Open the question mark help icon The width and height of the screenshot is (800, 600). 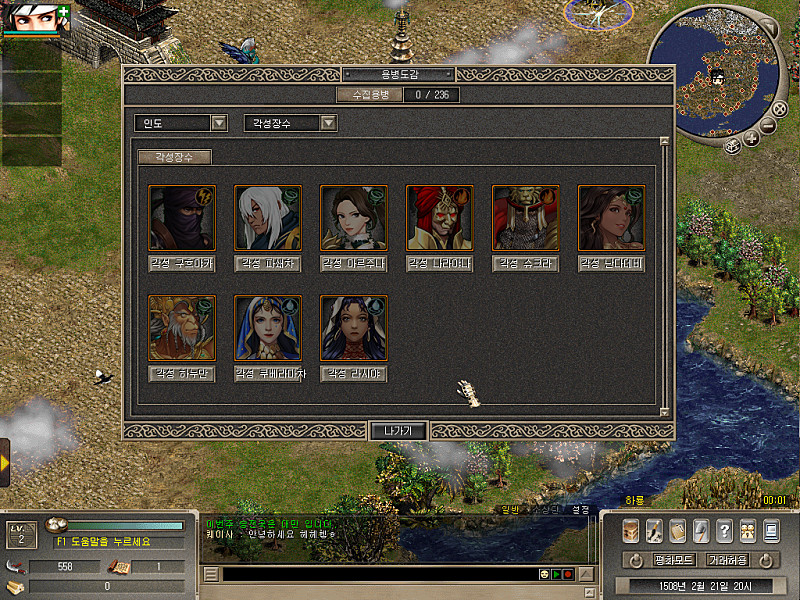click(x=724, y=531)
